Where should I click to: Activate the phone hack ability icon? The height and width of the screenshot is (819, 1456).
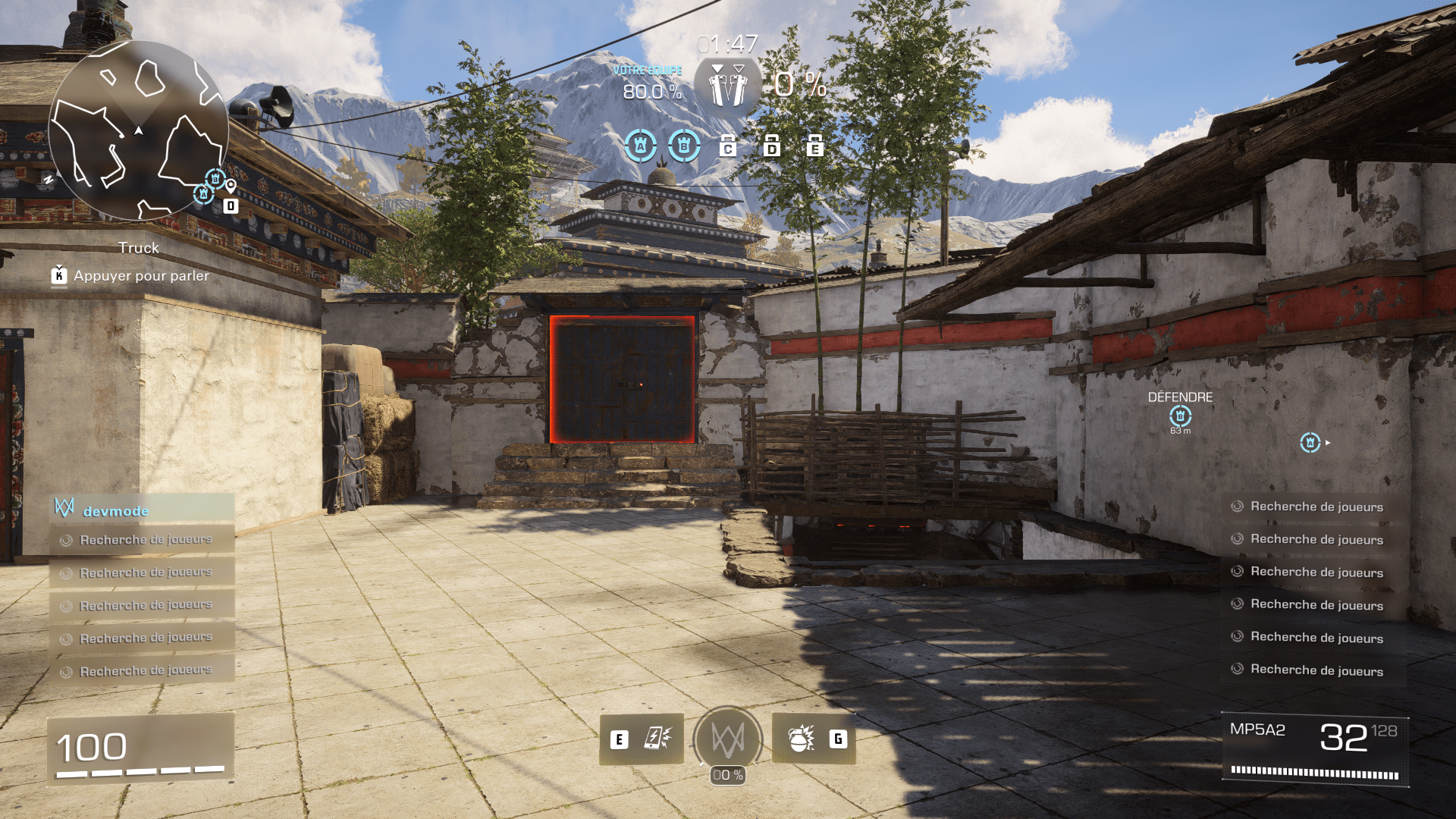[657, 739]
